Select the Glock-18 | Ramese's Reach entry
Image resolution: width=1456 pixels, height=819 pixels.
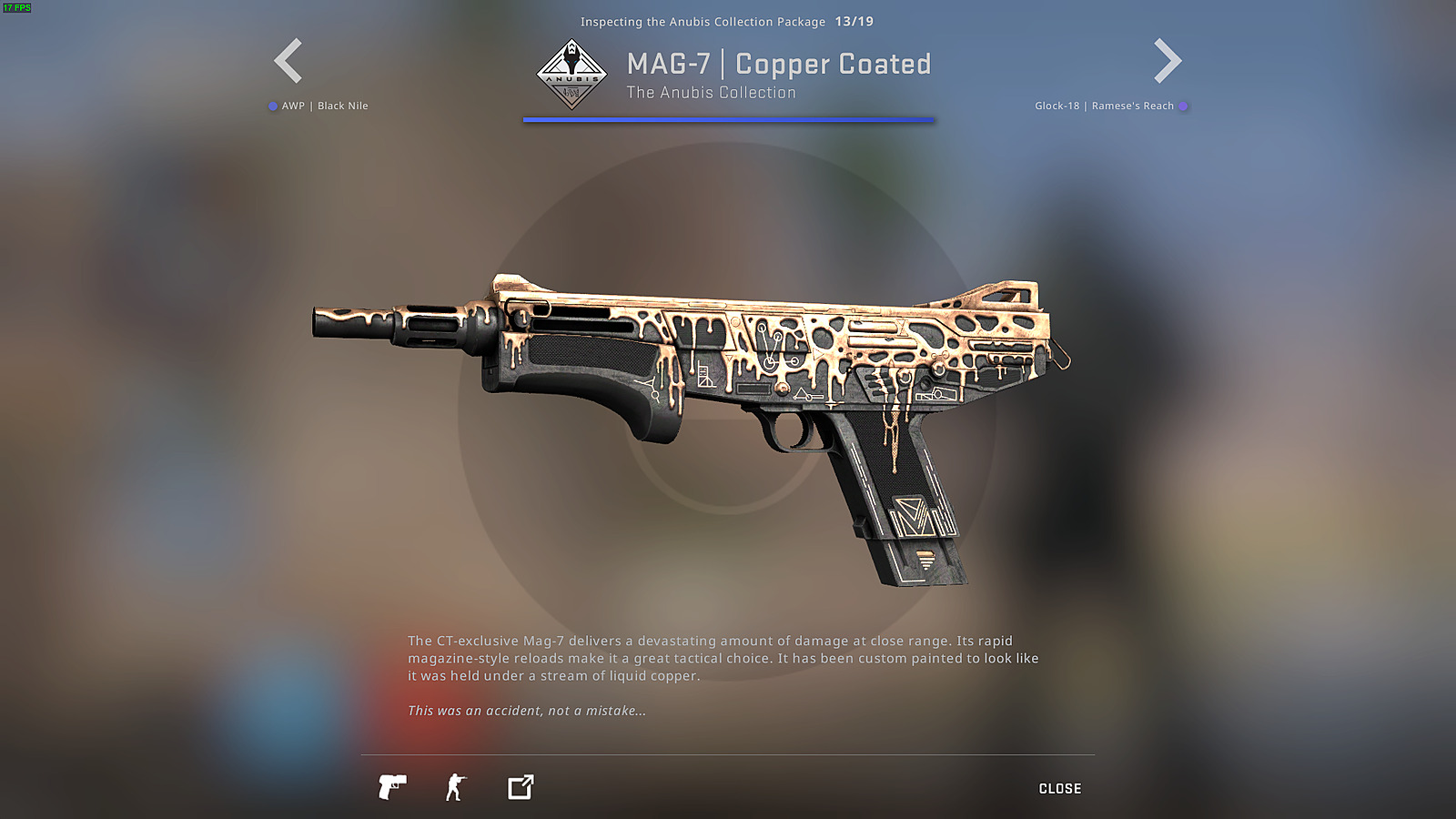[x=1104, y=106]
